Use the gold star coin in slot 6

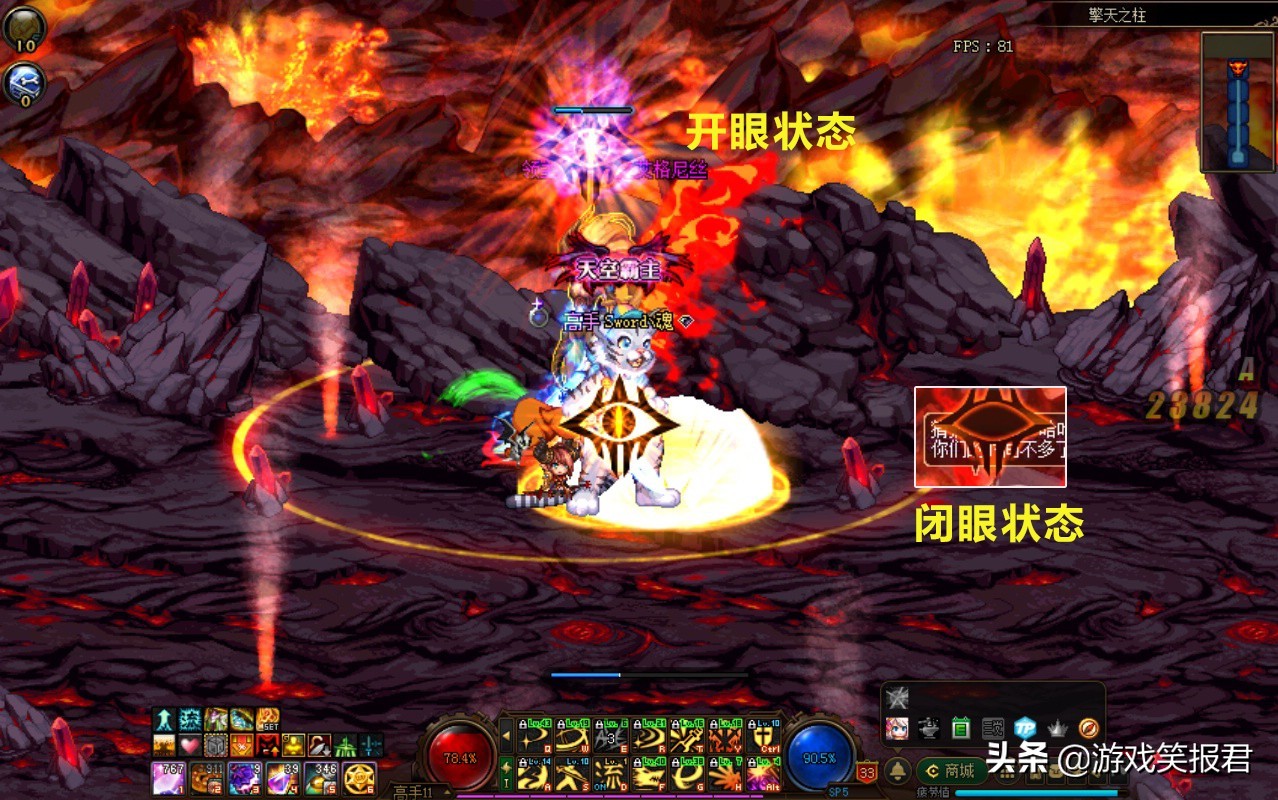pyautogui.click(x=359, y=777)
